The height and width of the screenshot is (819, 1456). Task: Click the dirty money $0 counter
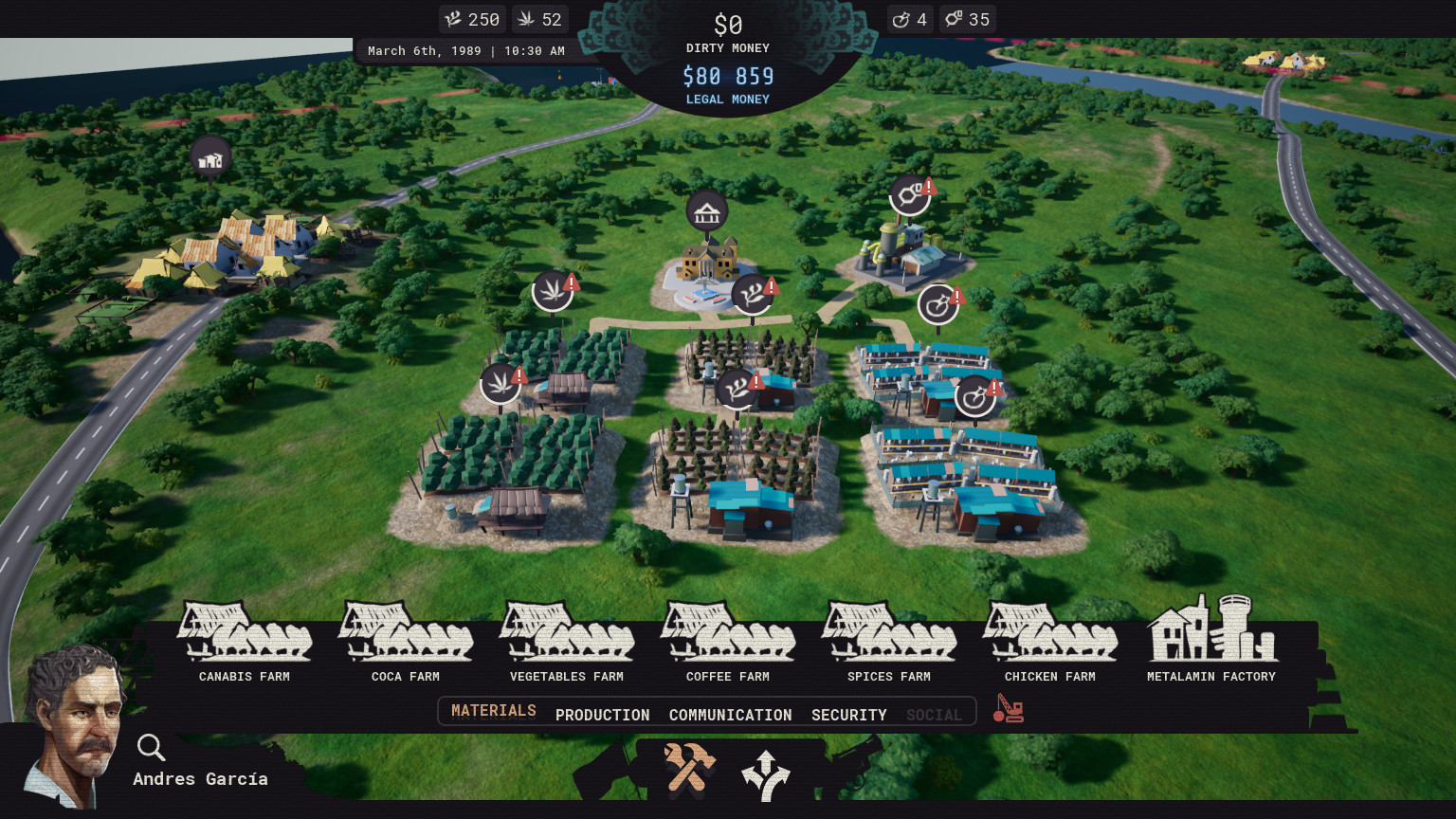coord(727,25)
